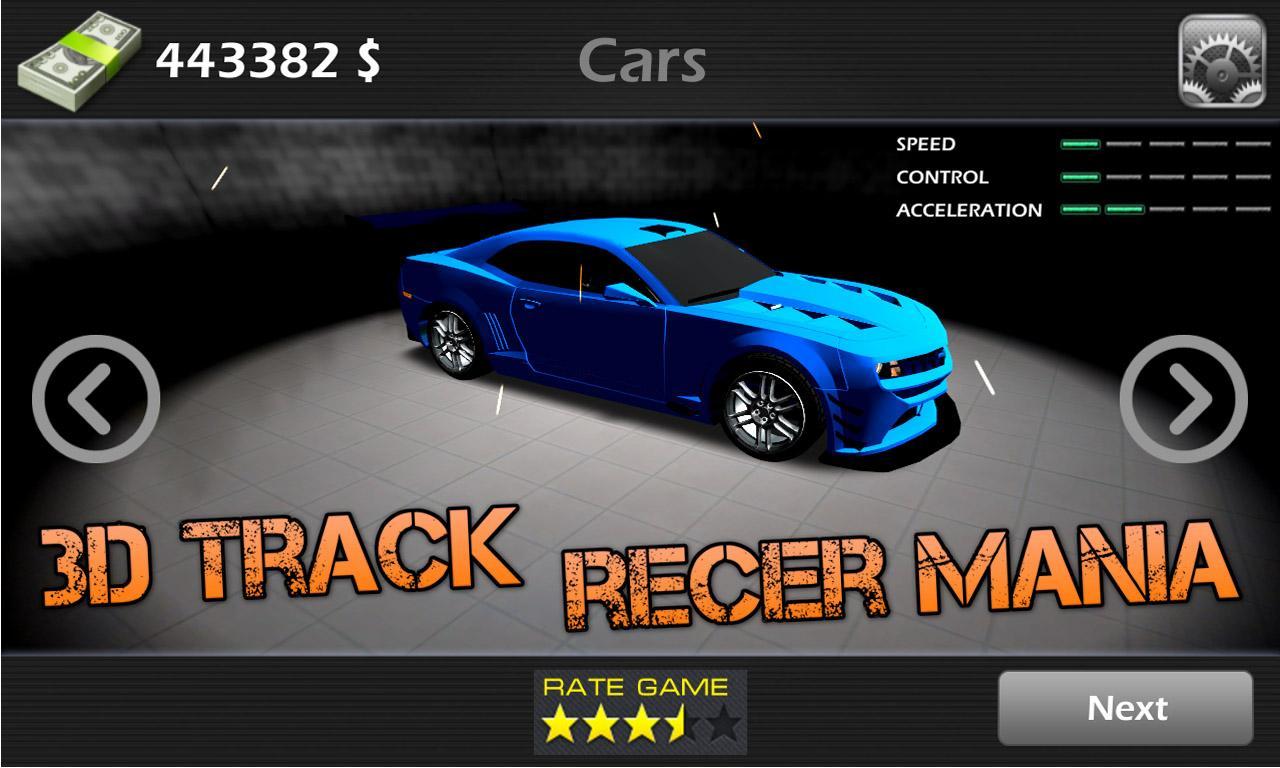Click the SPEED stat label
Screen dimensions: 1280x768
pyautogui.click(x=925, y=144)
